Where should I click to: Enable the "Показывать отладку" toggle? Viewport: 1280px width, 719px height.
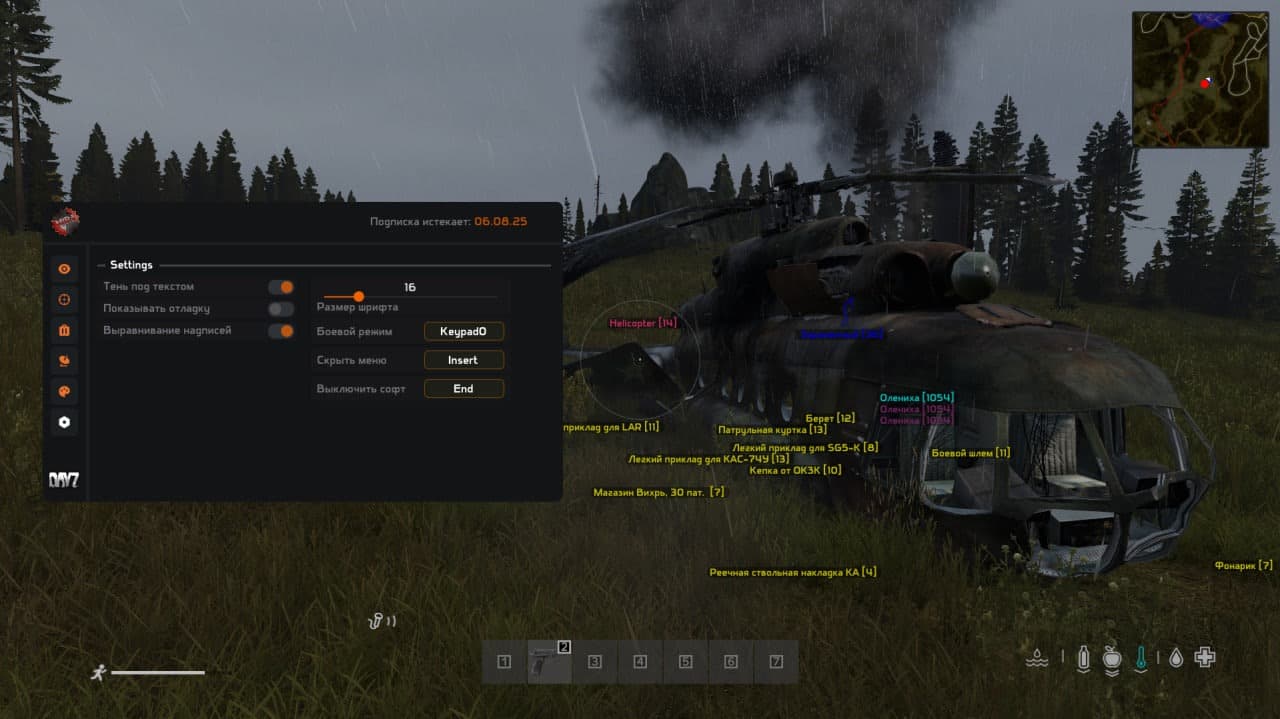coord(281,309)
